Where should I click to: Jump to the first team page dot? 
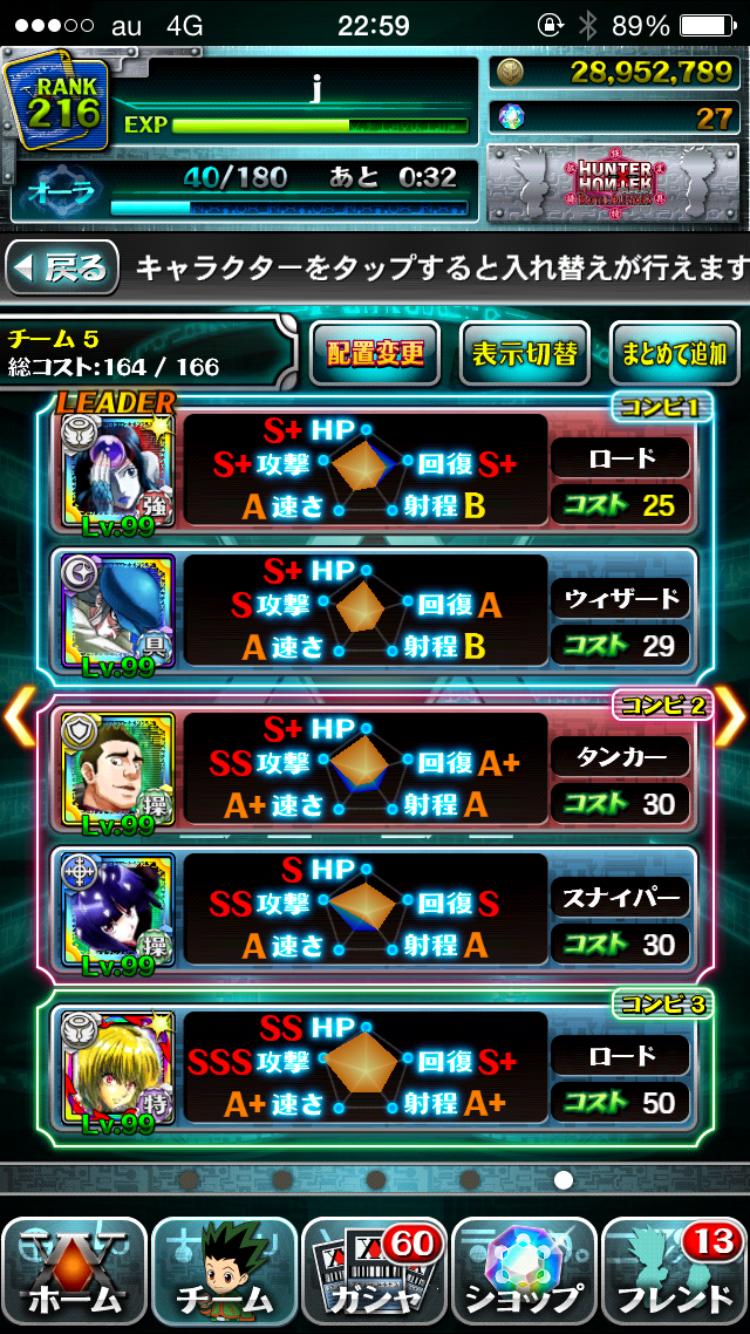188,1180
